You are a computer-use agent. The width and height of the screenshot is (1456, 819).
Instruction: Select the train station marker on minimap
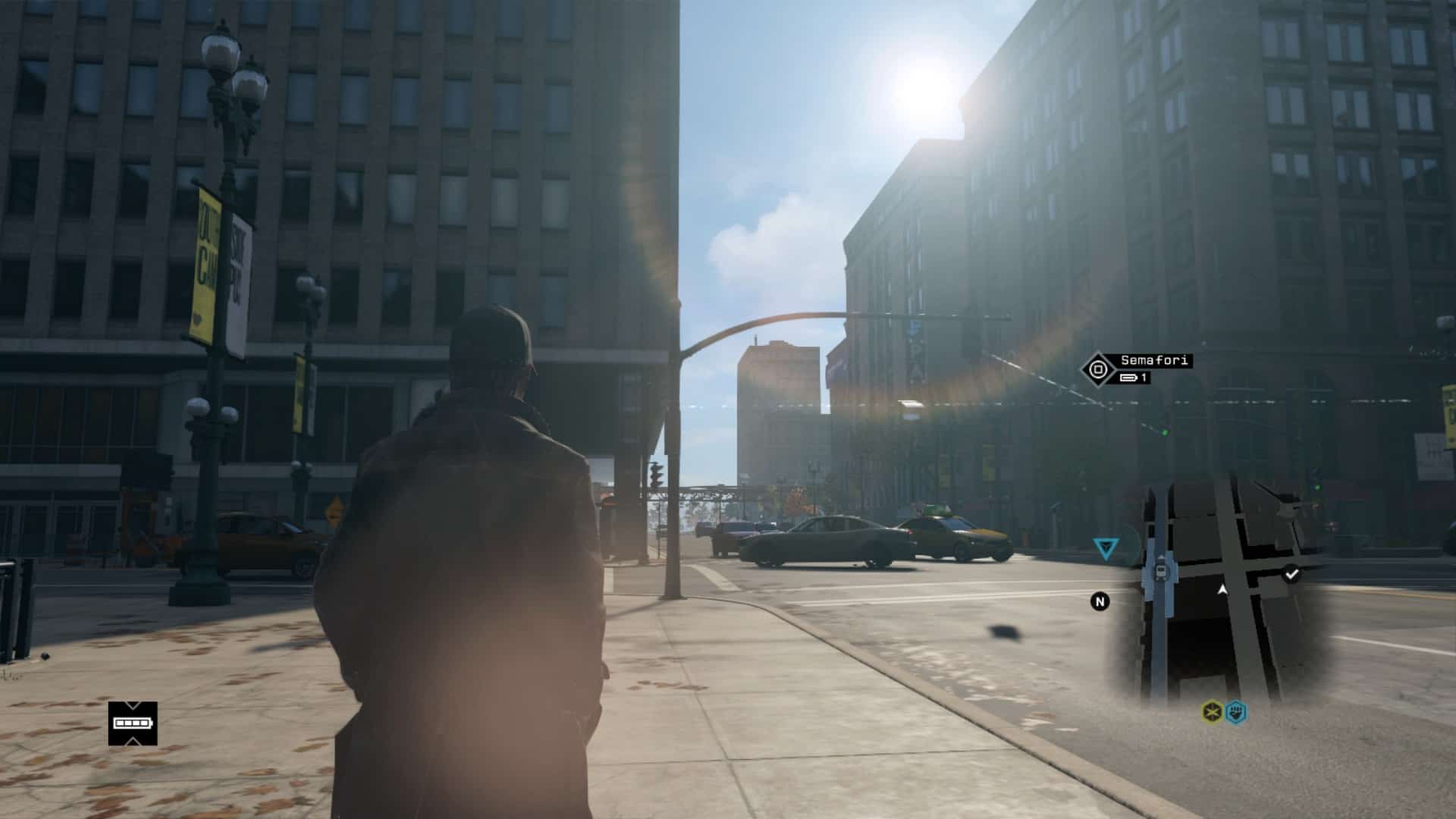pyautogui.click(x=1160, y=572)
